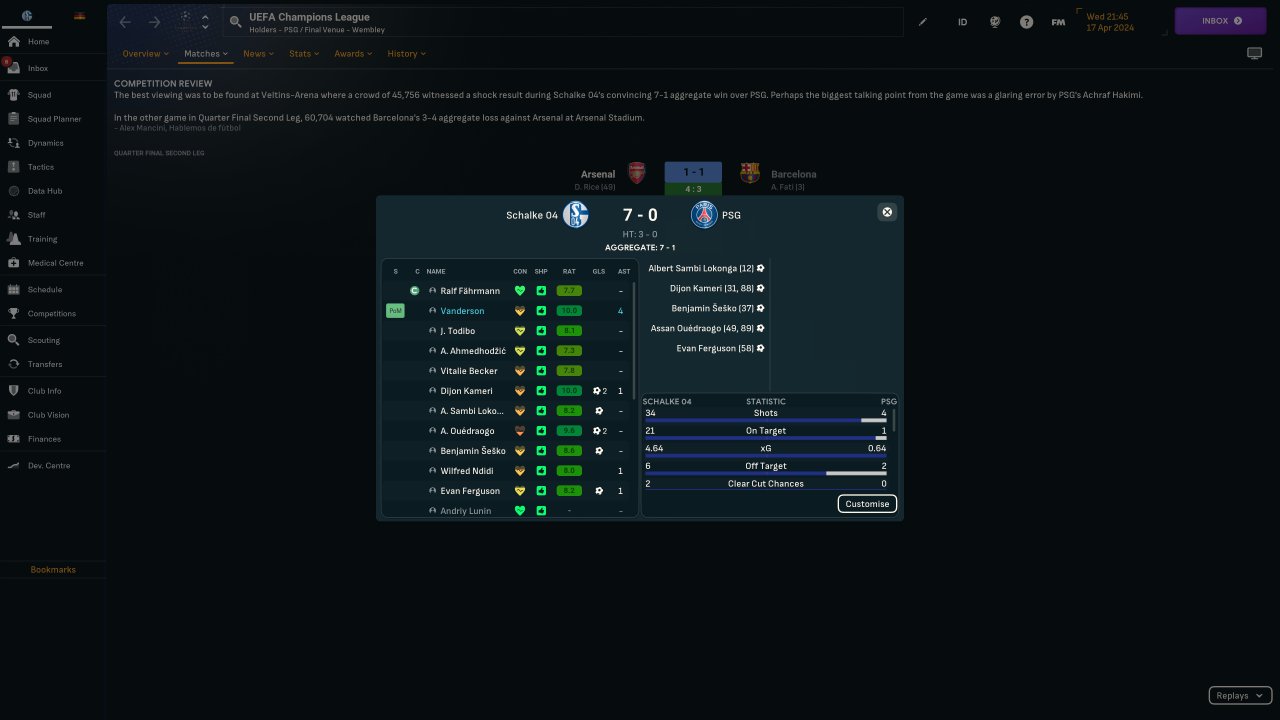Open the Inbox button
Screen dimensions: 1280x720
1220,21
